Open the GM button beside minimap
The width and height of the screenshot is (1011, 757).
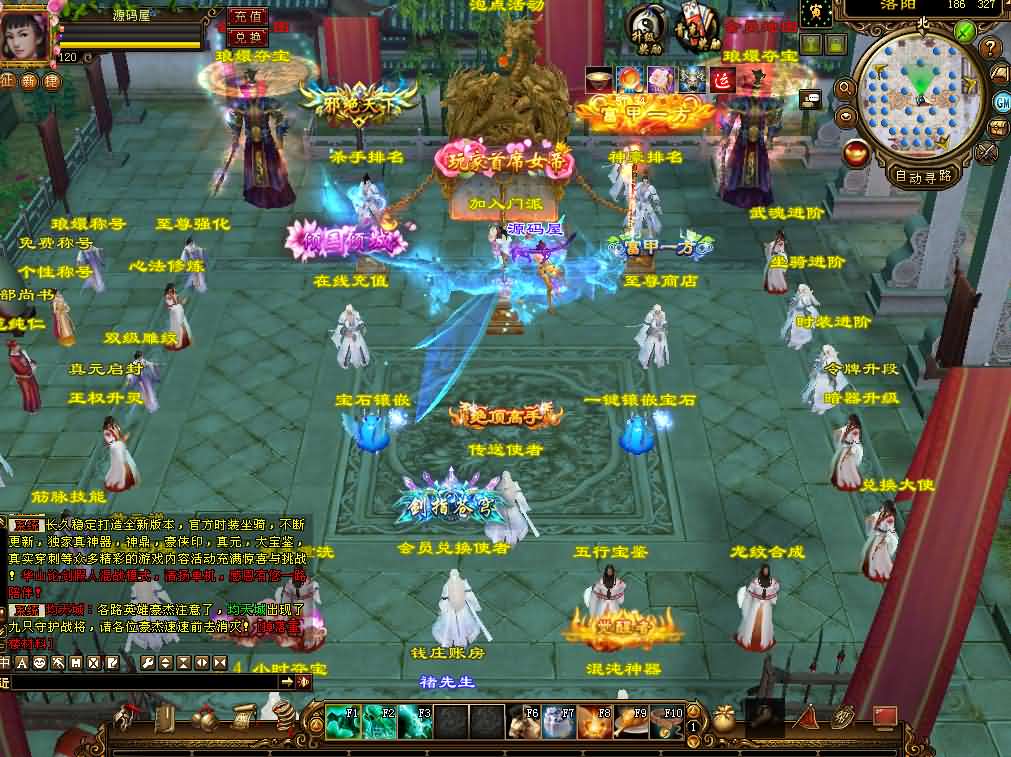[x=1001, y=101]
